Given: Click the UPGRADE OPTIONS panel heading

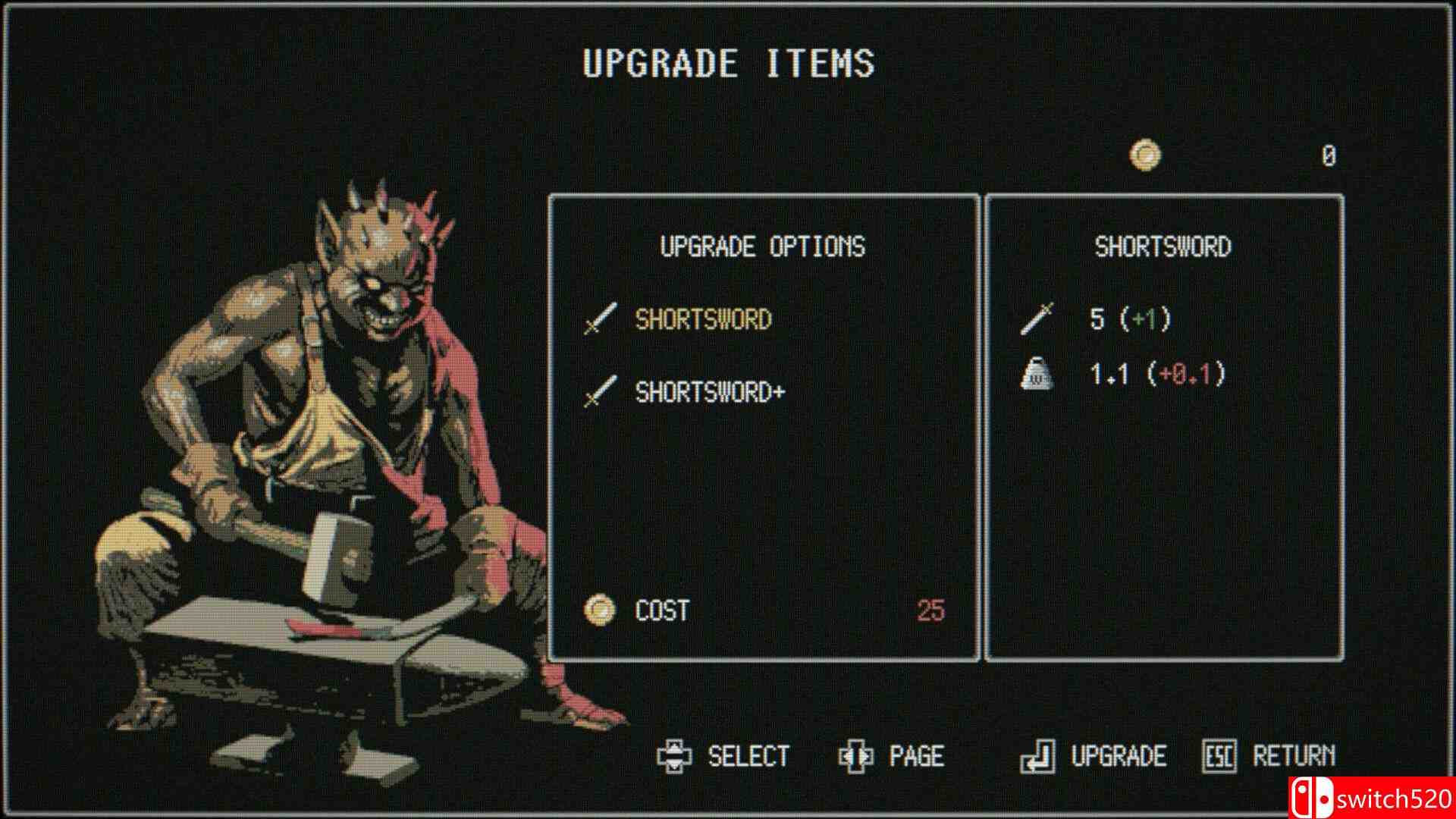Looking at the screenshot, I should [764, 246].
